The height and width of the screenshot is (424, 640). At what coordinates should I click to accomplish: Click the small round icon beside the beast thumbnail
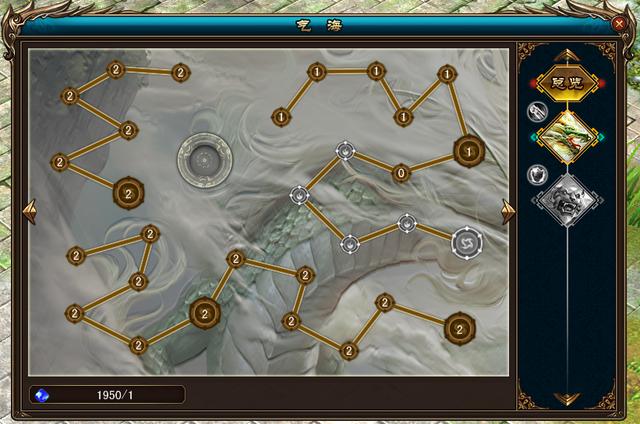(x=536, y=174)
